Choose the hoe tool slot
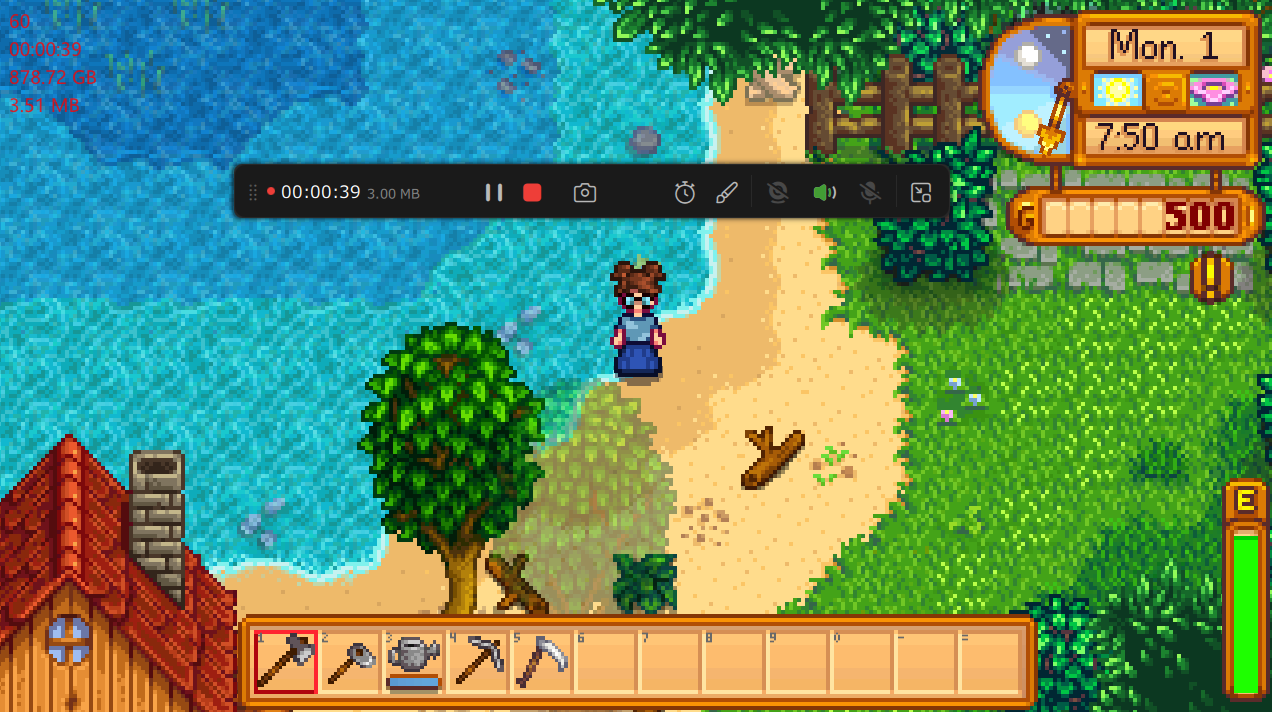The height and width of the screenshot is (712, 1272). tap(350, 662)
